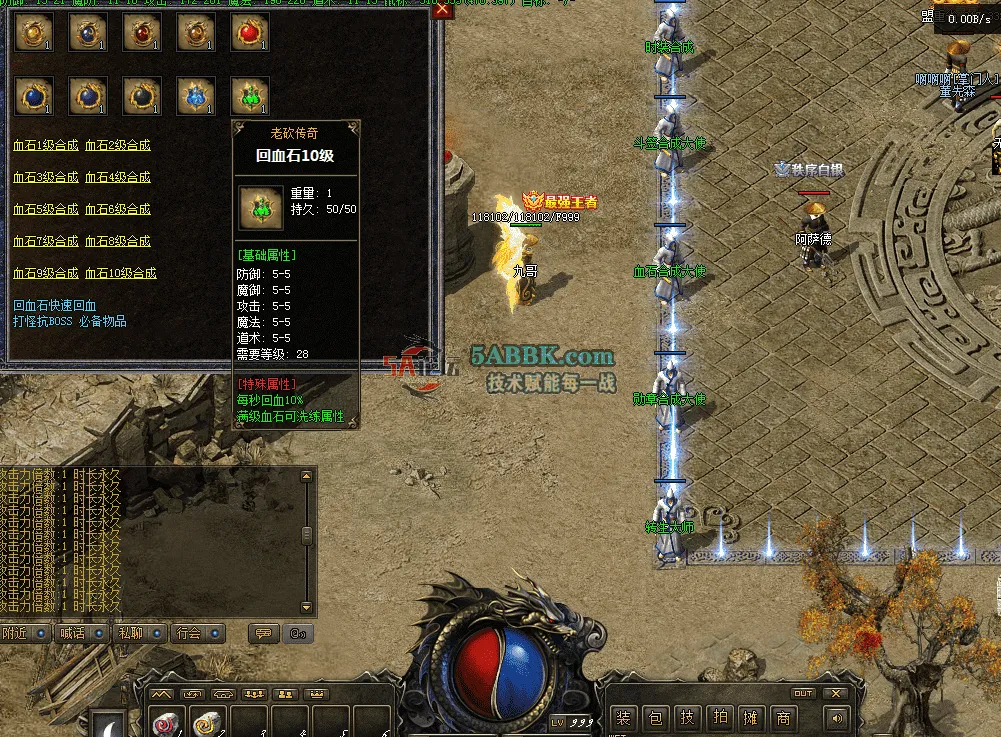Toggle the 喊话 shout chat channel
1001x737 pixels.
click(84, 633)
